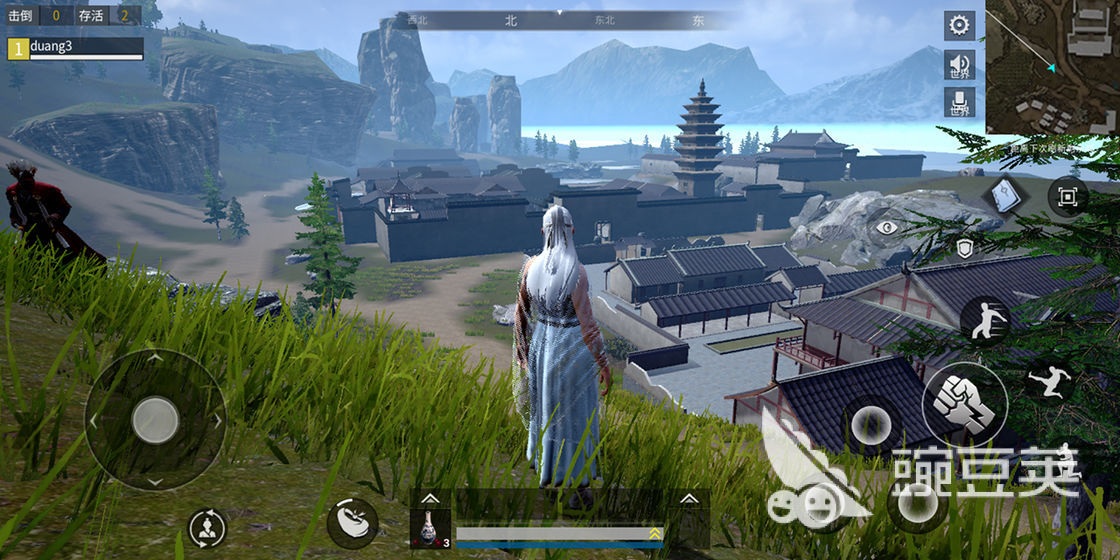This screenshot has width=1120, height=560.
Task: Open the gear settings menu
Action: 960,25
